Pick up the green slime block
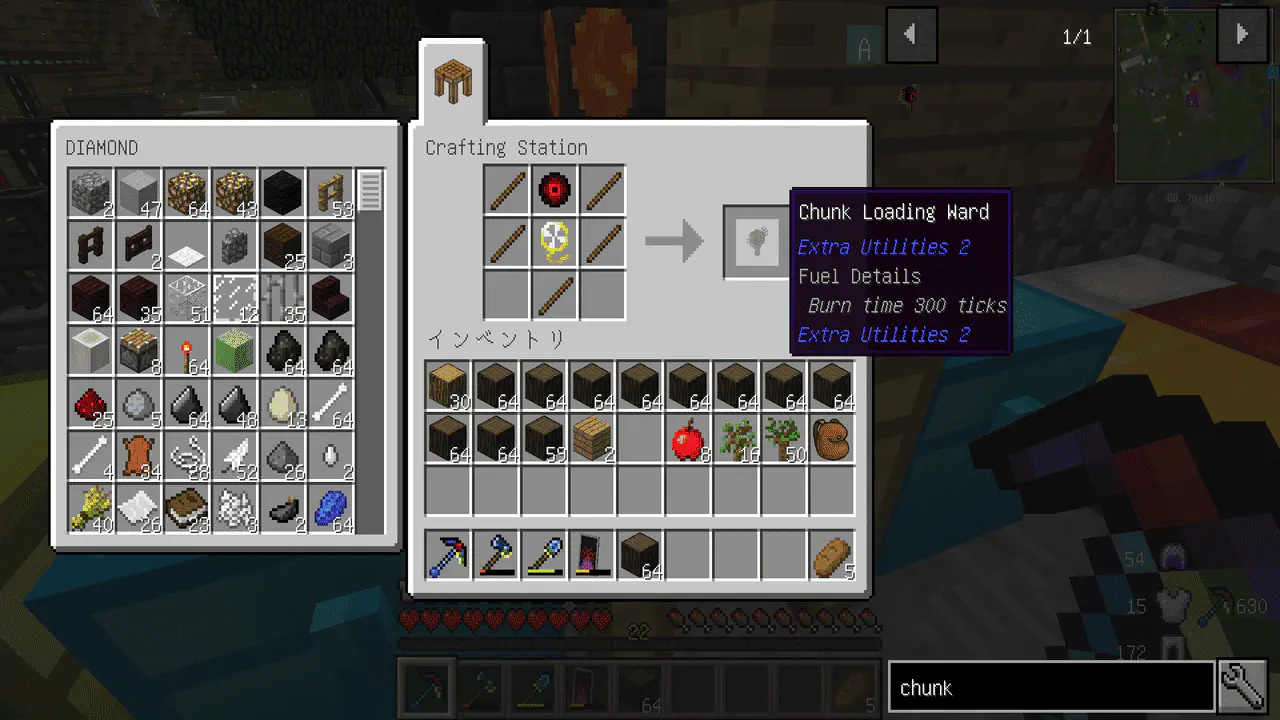1280x720 pixels. (235, 352)
